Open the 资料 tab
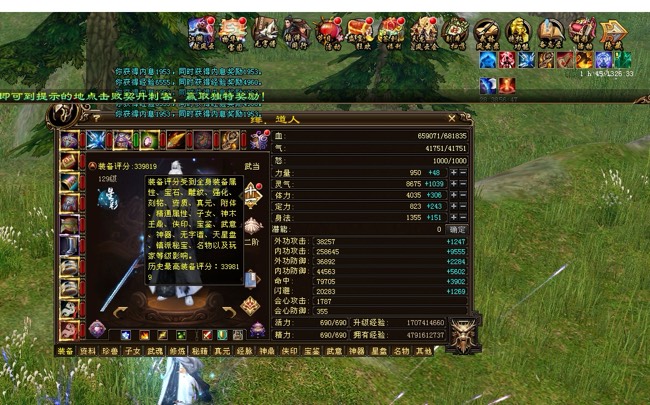 pos(87,351)
